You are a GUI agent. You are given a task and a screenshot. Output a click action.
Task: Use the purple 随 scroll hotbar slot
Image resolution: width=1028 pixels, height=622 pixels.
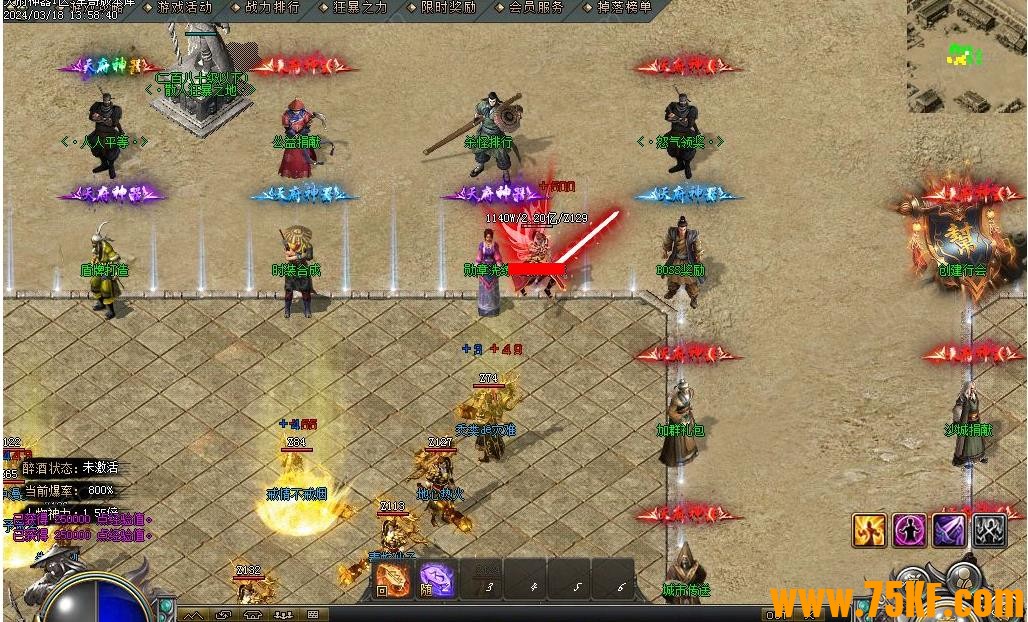[437, 579]
